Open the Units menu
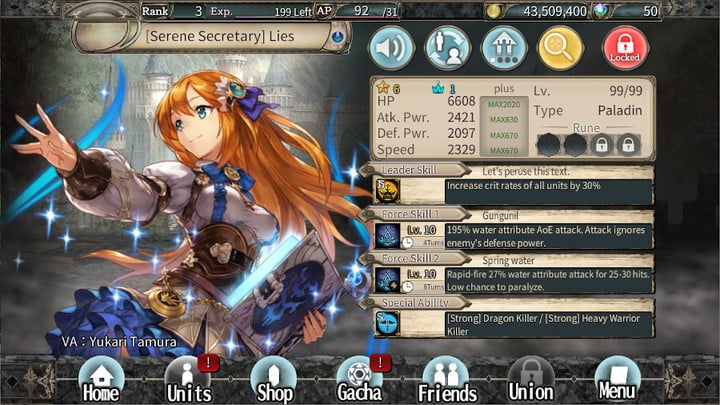This screenshot has width=720, height=405. (x=188, y=379)
